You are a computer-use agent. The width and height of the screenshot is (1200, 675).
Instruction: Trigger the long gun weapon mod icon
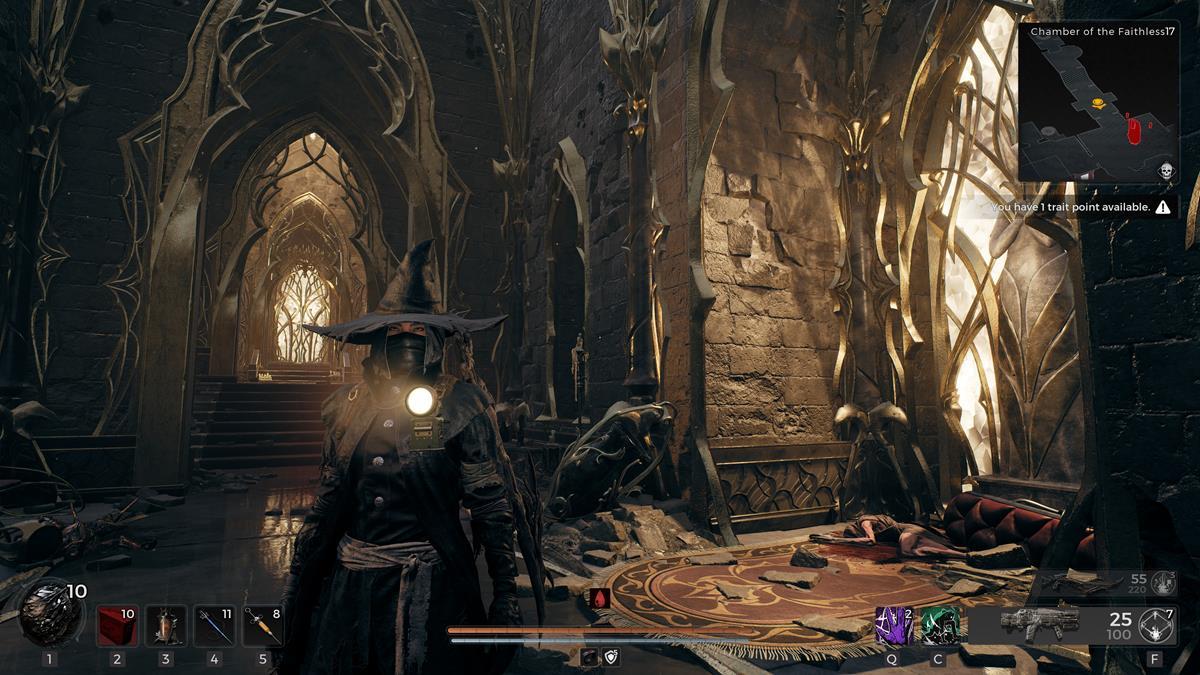pyautogui.click(x=1156, y=625)
